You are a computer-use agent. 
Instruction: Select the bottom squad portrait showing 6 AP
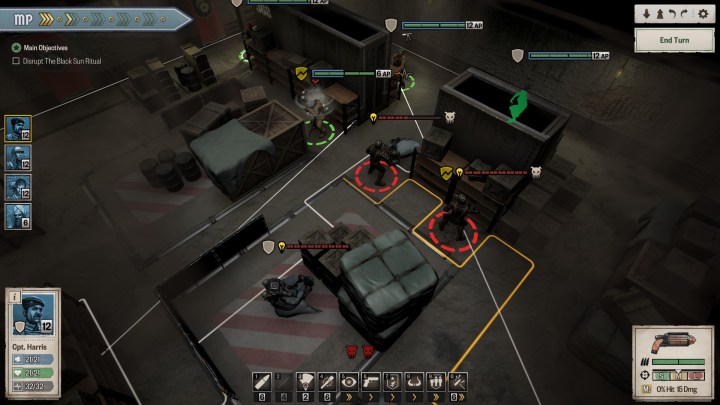18,215
